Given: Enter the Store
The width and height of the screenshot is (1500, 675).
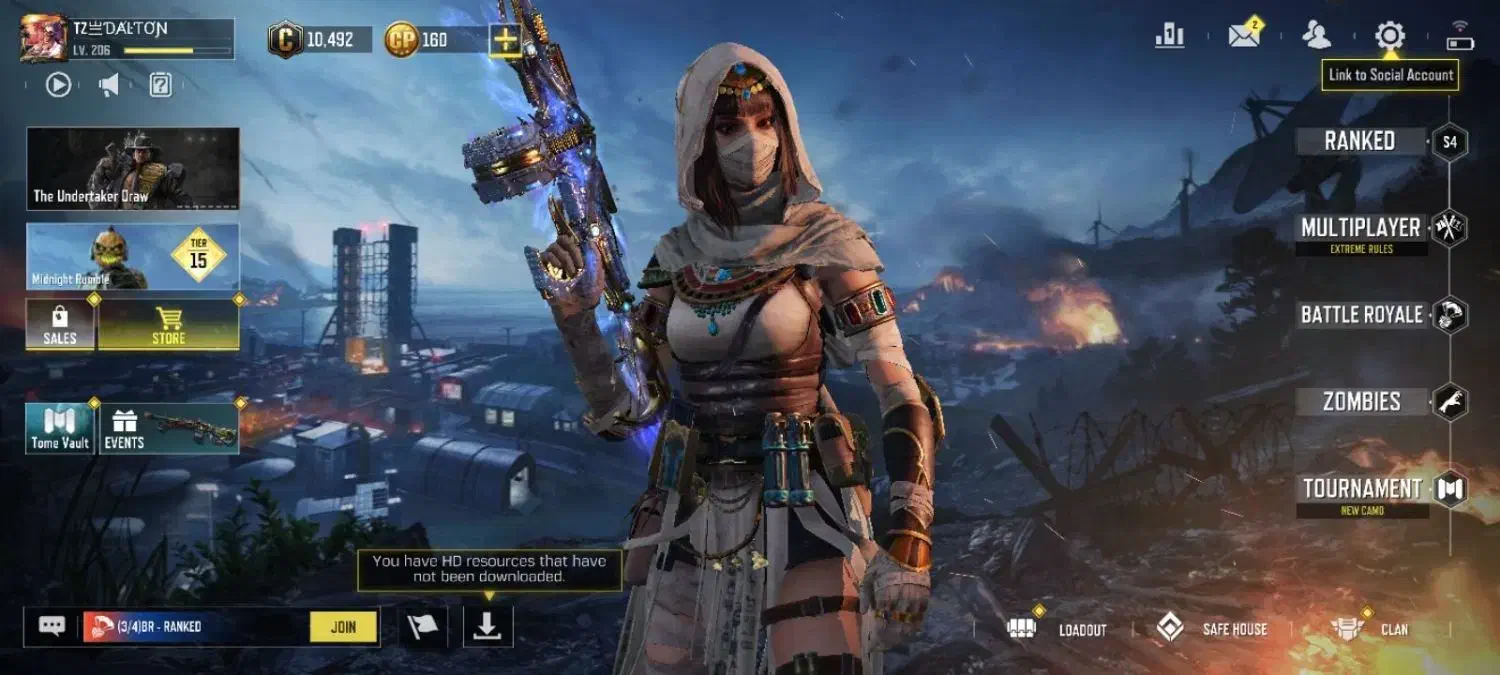Looking at the screenshot, I should 168,325.
